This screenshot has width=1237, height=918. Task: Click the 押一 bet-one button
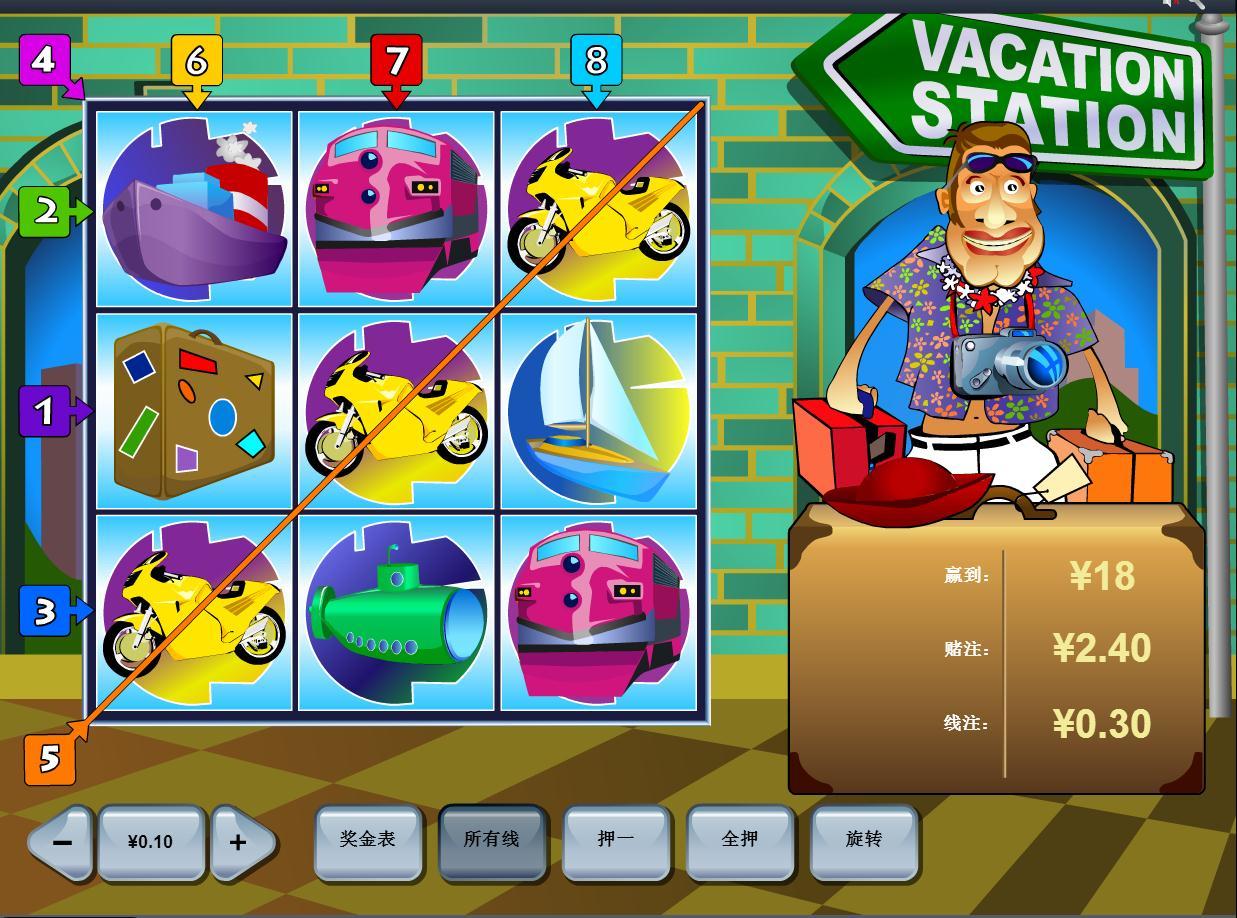coord(615,840)
